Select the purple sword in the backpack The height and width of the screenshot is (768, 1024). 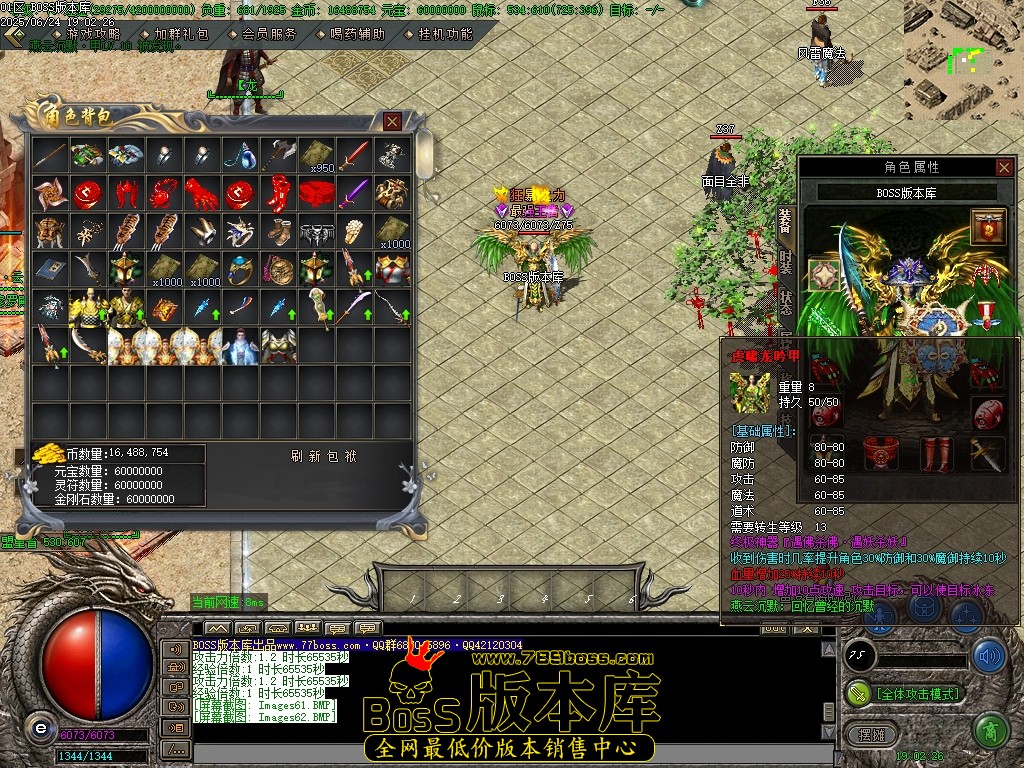tap(354, 193)
